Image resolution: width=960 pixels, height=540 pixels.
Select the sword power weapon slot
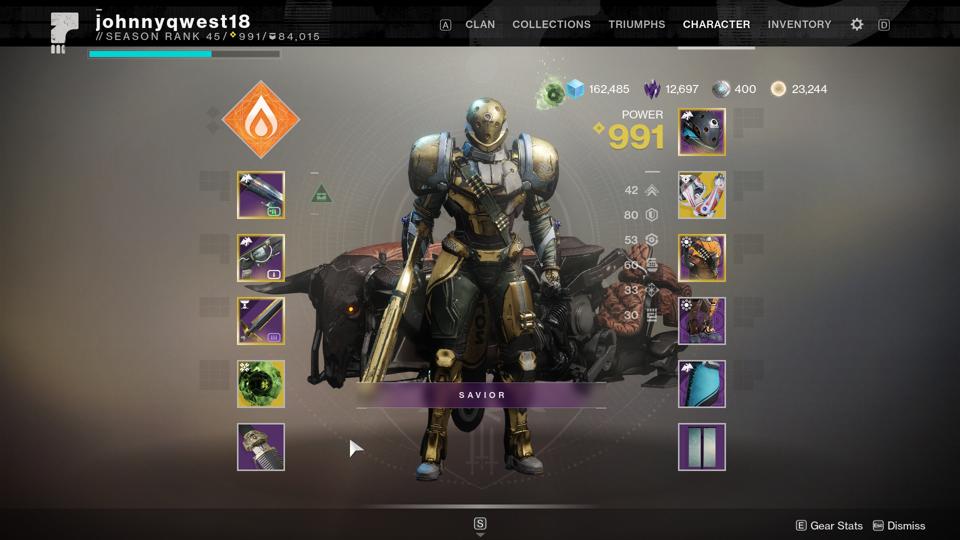[x=261, y=321]
